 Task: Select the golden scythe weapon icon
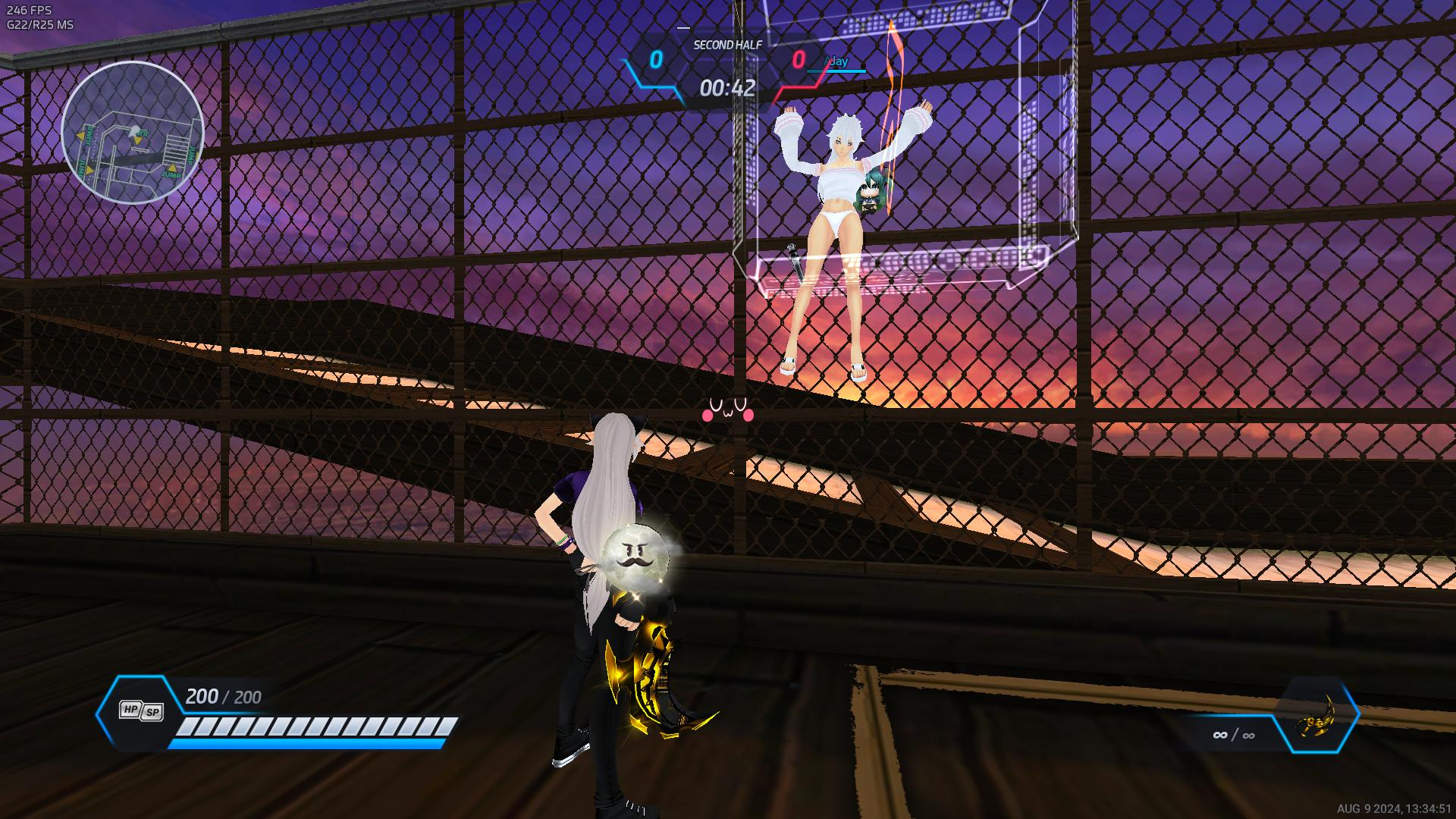click(x=1318, y=716)
